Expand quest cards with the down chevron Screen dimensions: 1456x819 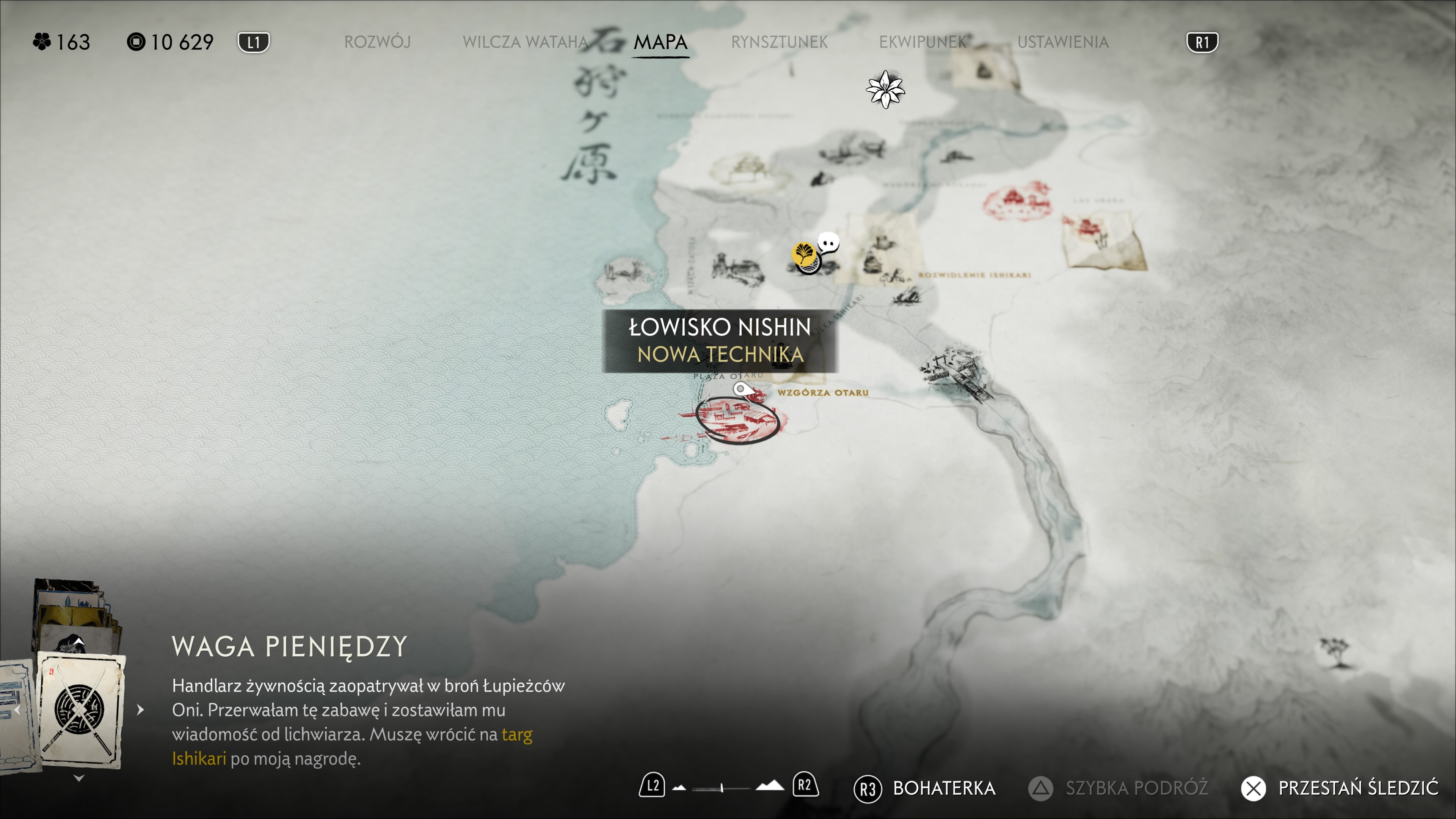(x=79, y=778)
